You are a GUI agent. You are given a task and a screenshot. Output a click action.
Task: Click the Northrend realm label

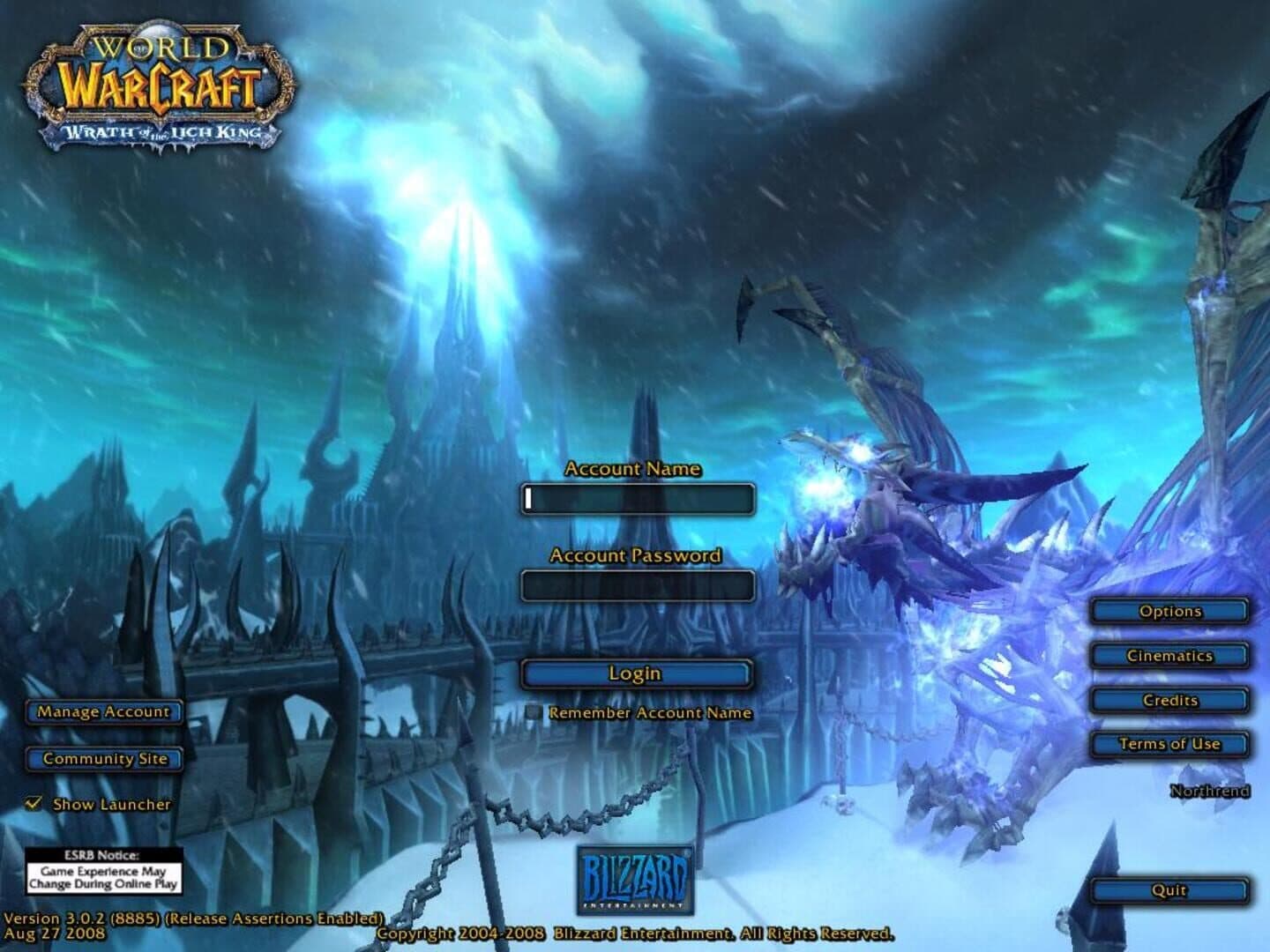tap(1209, 792)
